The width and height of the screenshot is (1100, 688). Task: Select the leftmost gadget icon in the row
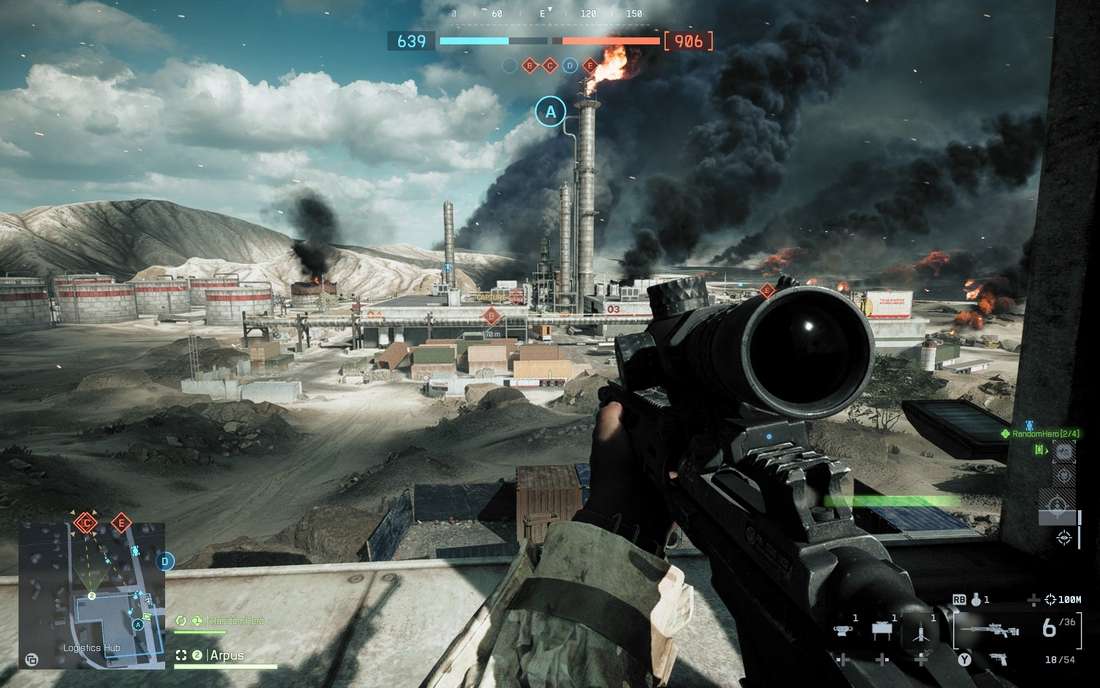[x=843, y=630]
